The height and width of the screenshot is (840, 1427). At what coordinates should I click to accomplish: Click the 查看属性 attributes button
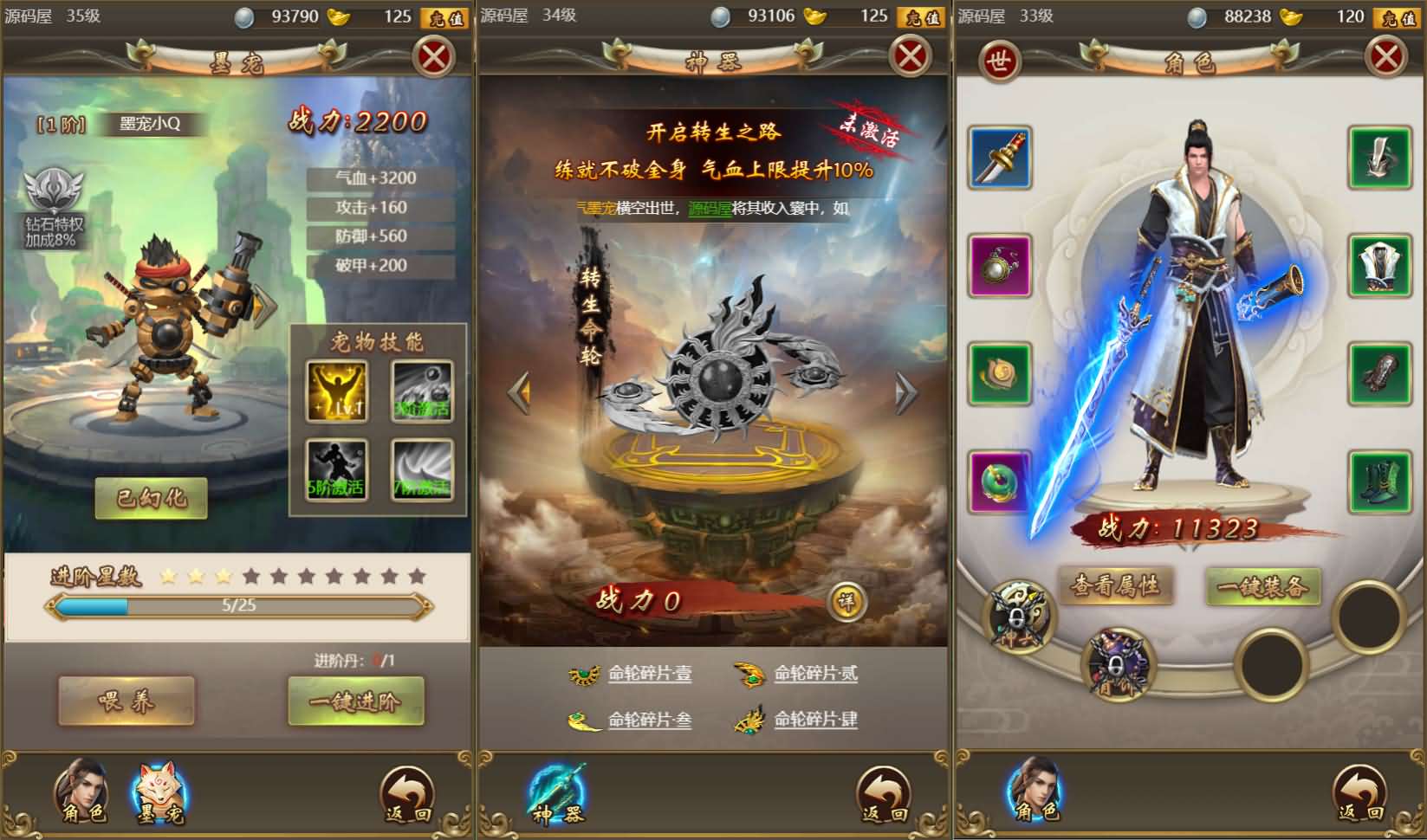[1118, 585]
